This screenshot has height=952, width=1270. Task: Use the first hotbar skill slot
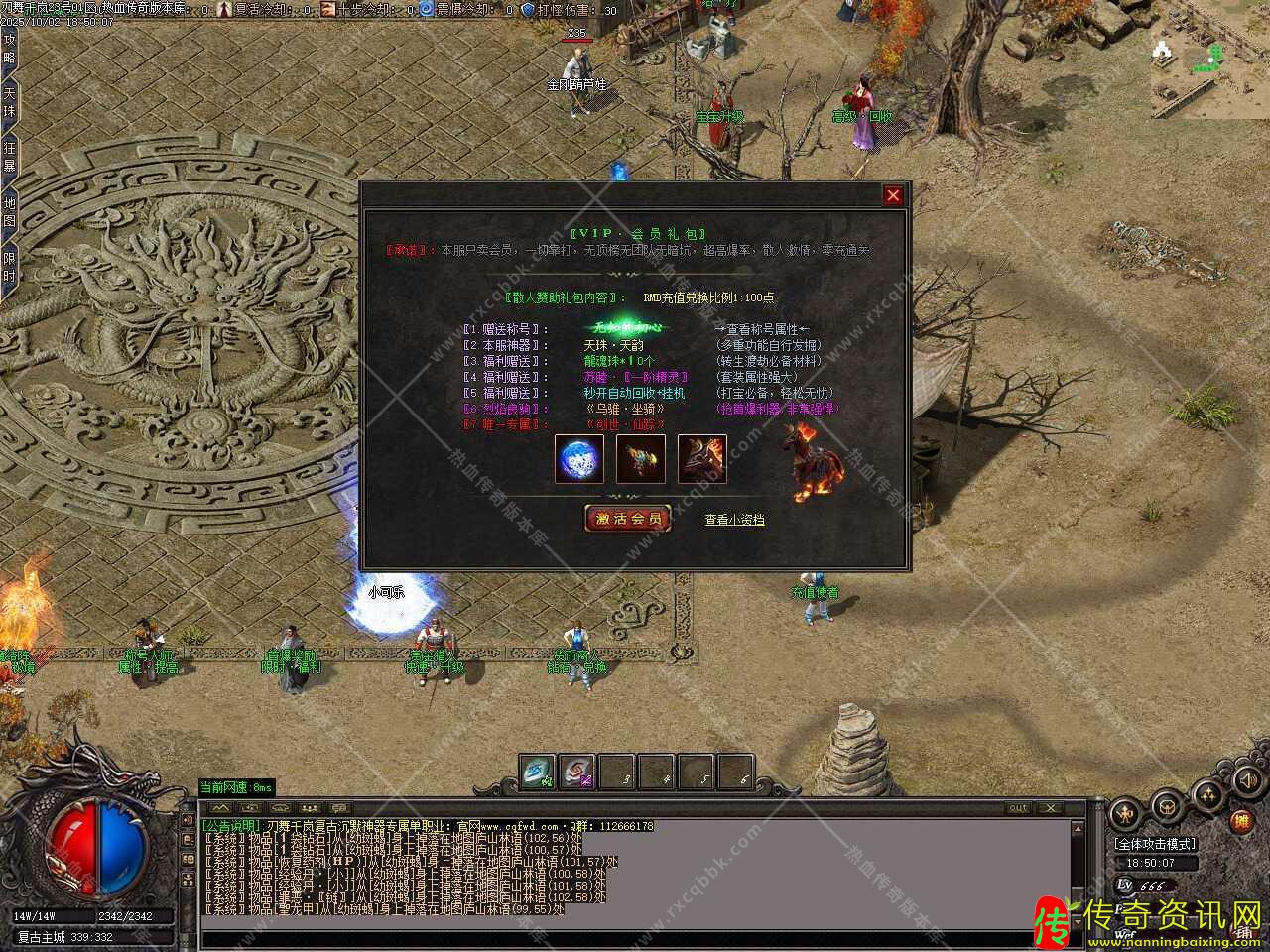pos(539,773)
